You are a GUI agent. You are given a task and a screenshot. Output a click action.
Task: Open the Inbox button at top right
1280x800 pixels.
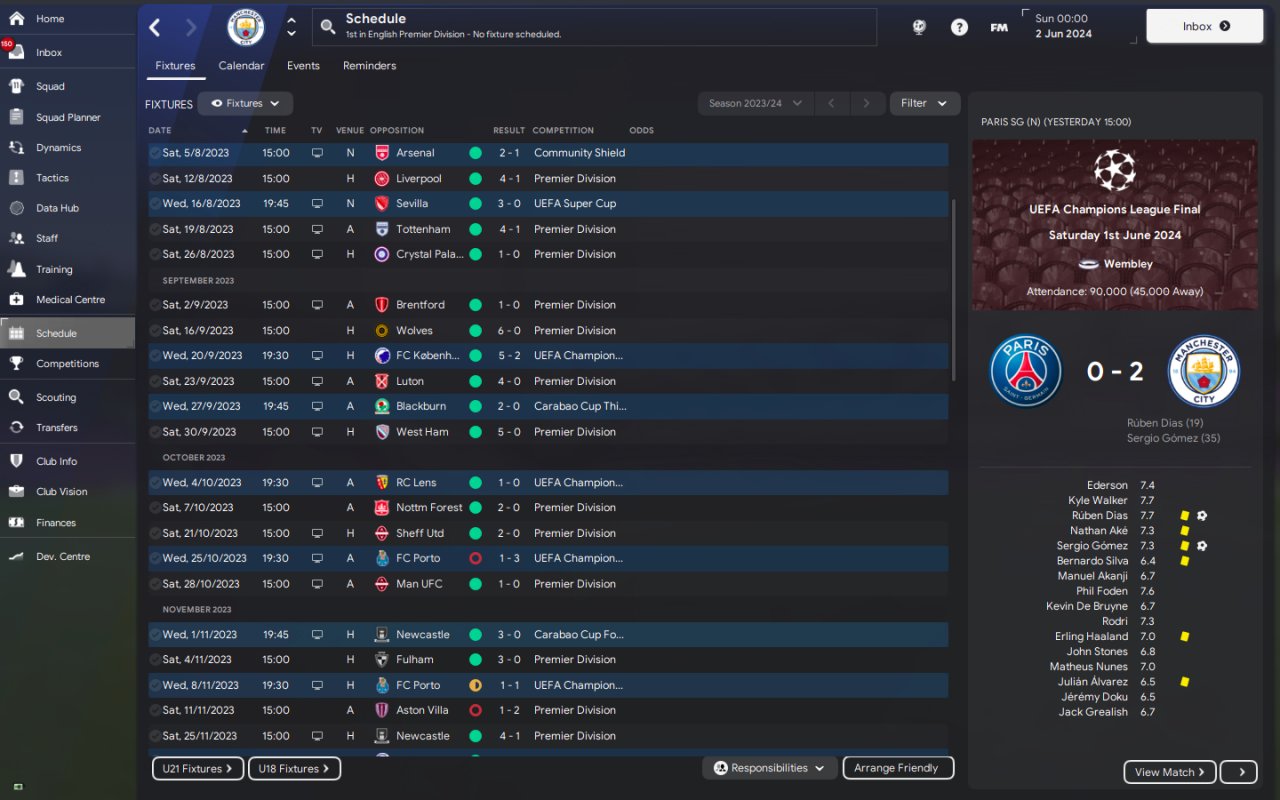(1204, 26)
